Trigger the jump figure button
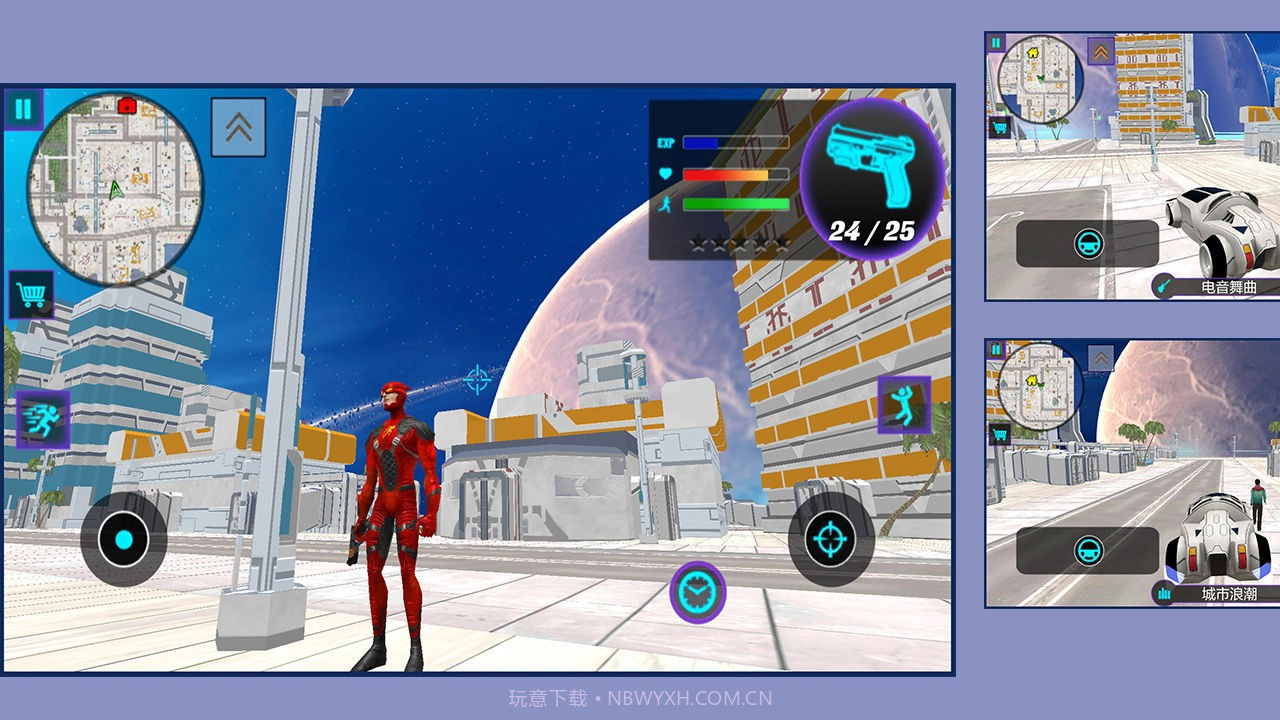 pyautogui.click(x=904, y=405)
